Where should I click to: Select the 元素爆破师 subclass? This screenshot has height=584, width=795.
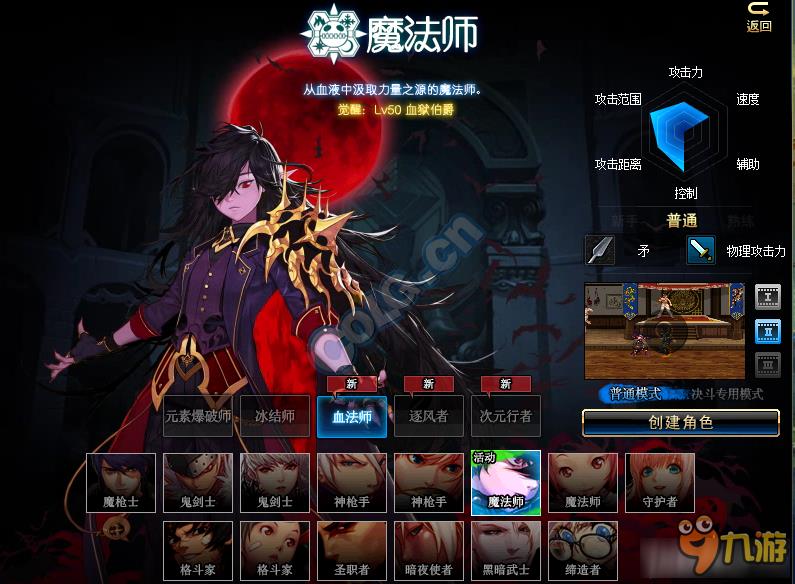[x=198, y=416]
